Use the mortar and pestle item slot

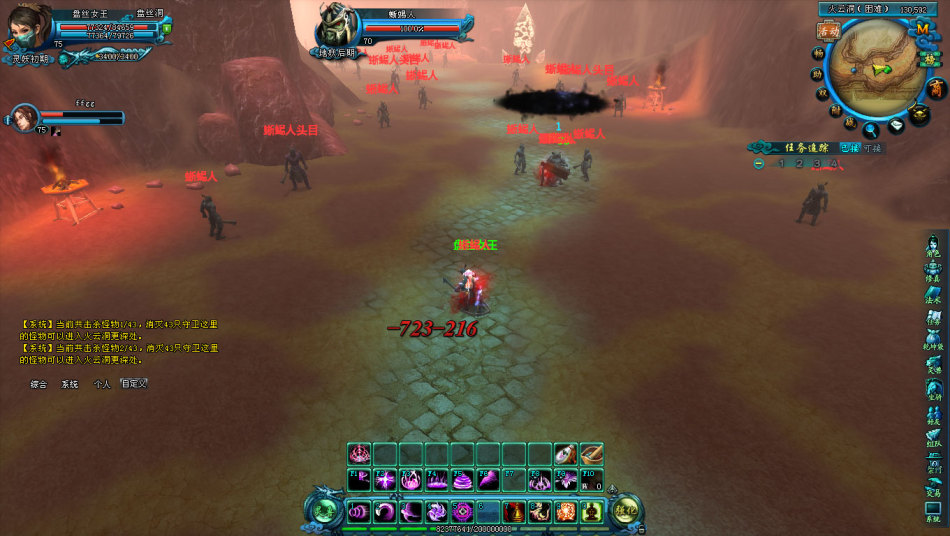point(592,454)
